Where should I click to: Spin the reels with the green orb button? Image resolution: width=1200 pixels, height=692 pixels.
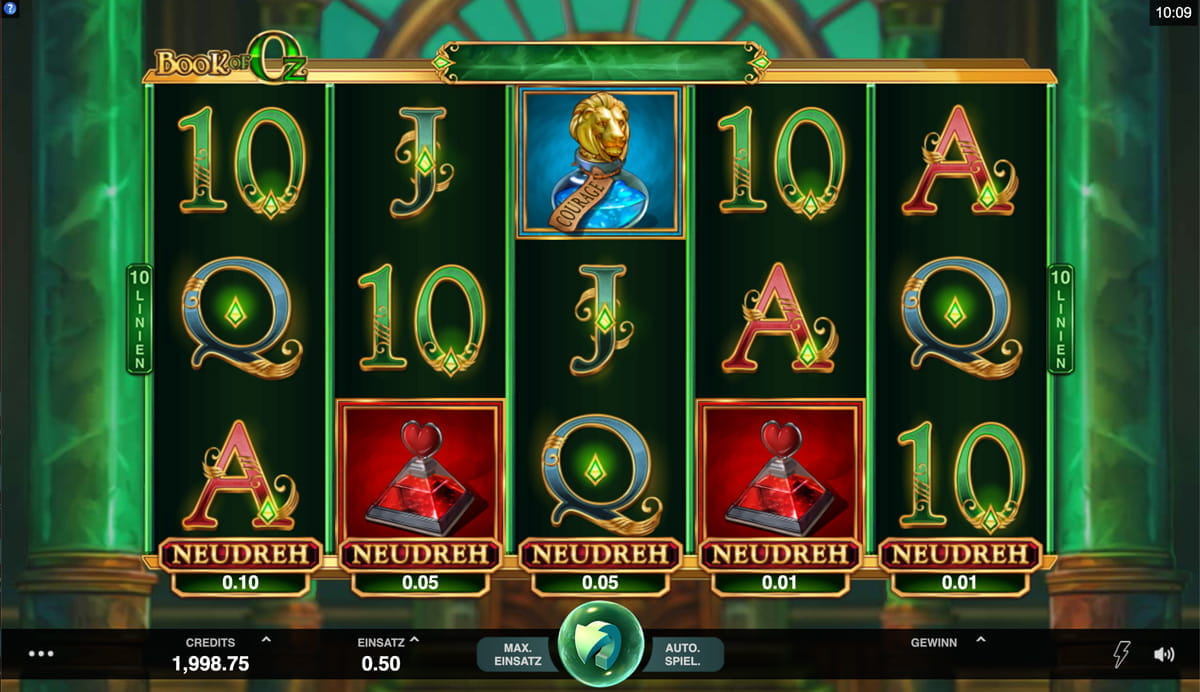point(600,645)
